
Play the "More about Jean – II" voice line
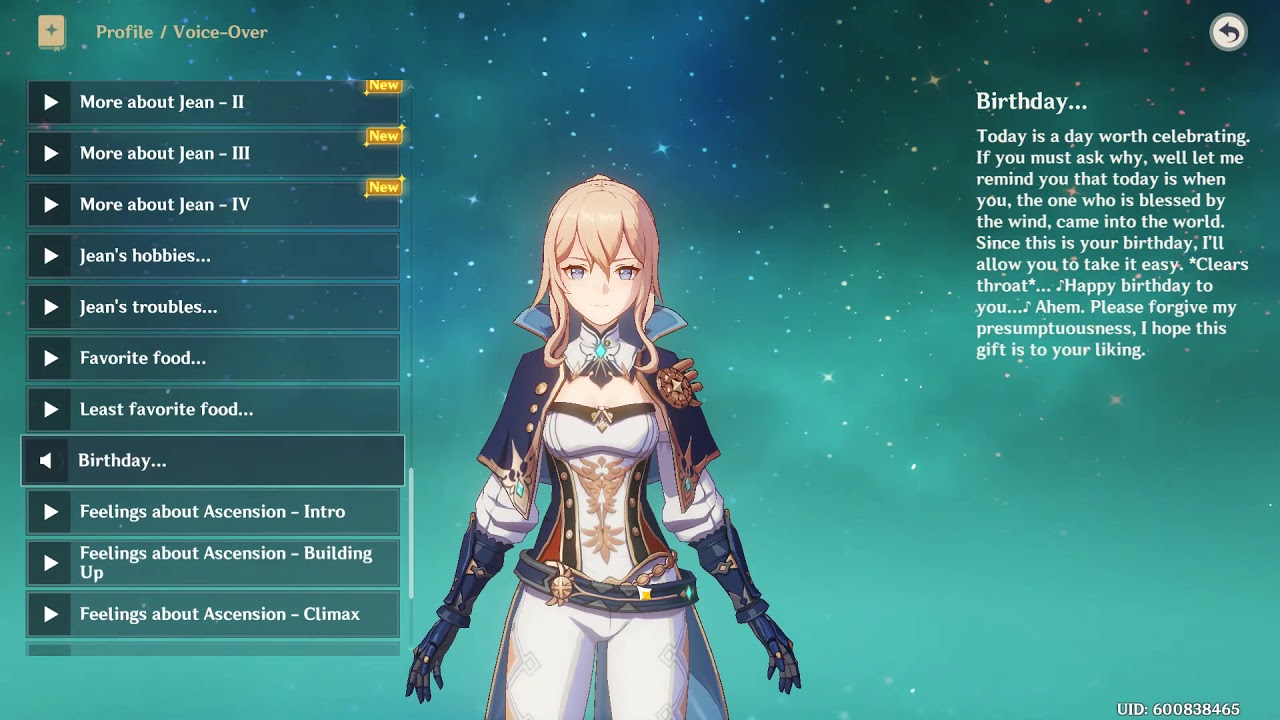pos(213,102)
